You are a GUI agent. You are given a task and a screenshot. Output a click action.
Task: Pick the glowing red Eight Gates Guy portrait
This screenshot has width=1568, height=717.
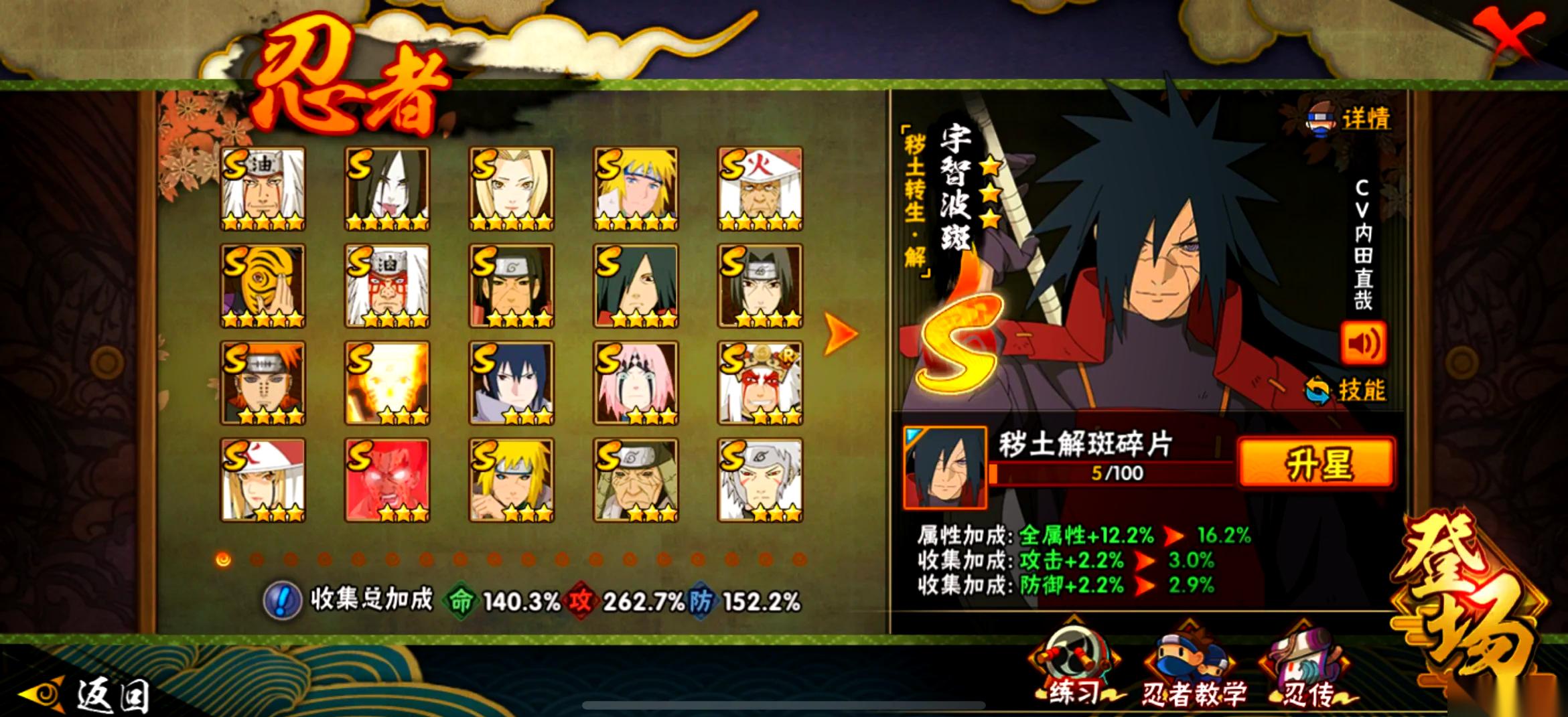click(x=387, y=480)
